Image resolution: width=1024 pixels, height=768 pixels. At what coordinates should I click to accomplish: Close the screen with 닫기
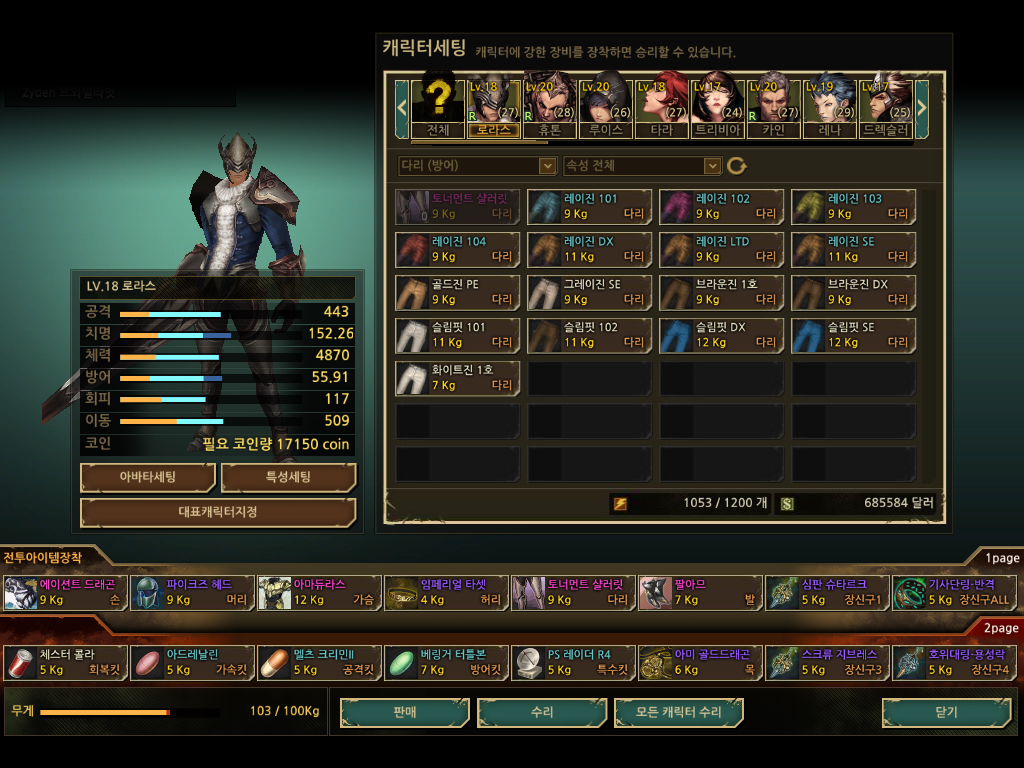pyautogui.click(x=945, y=712)
